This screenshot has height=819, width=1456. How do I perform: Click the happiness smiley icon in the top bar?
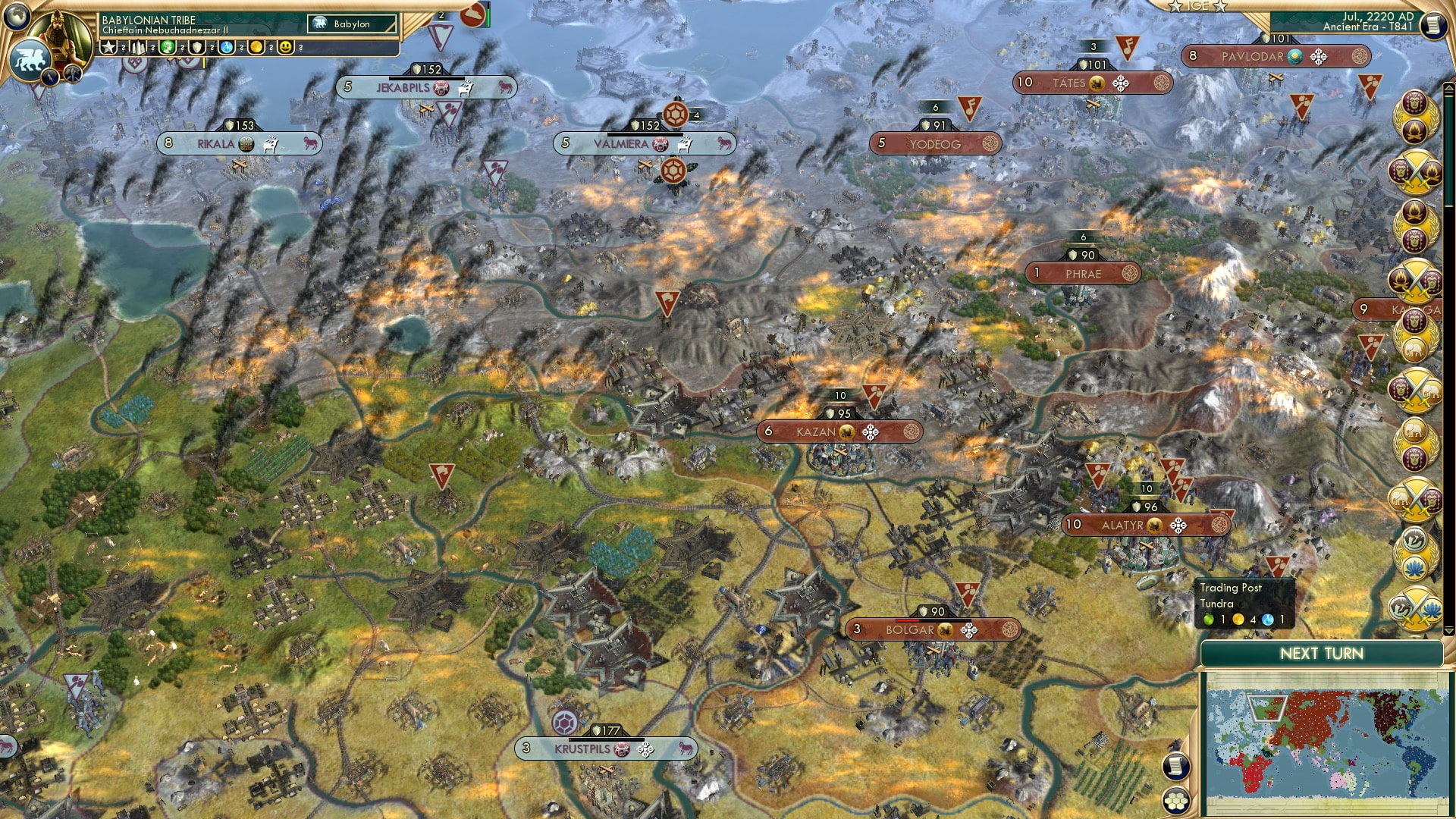click(x=285, y=47)
